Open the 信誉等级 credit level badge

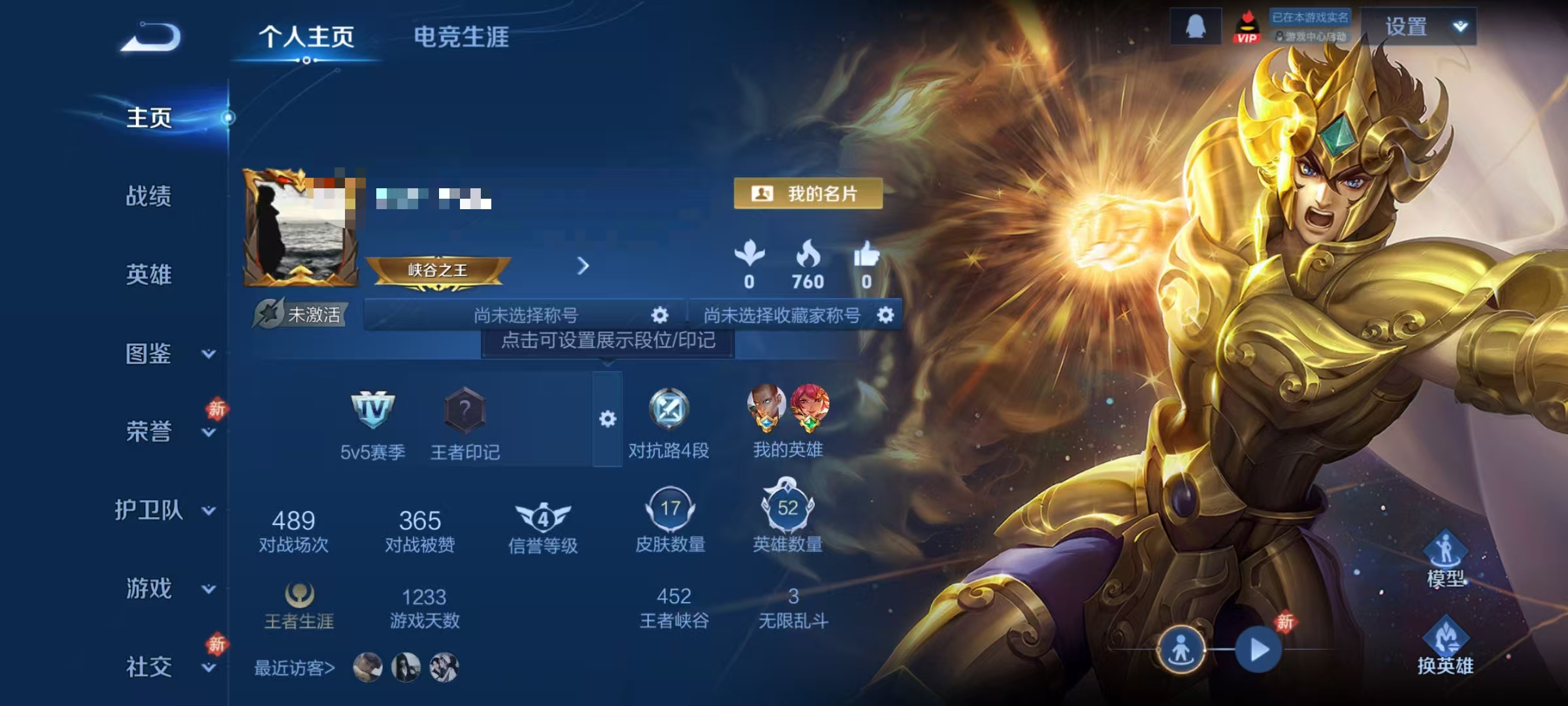(x=542, y=518)
